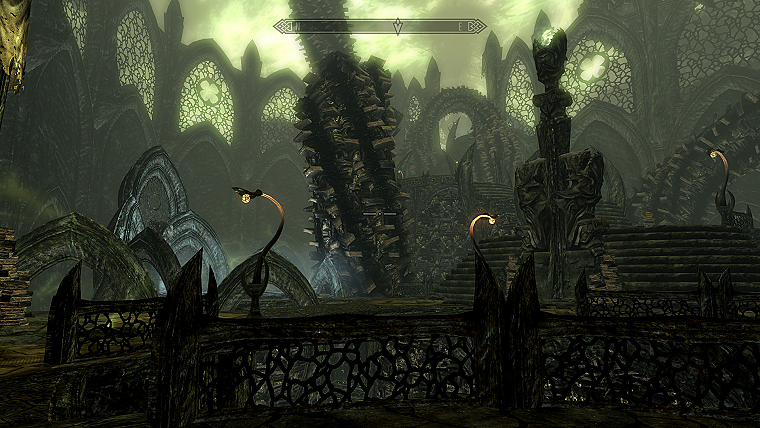Select the compass bar showing N and E
This screenshot has height=428, width=760.
(x=380, y=26)
